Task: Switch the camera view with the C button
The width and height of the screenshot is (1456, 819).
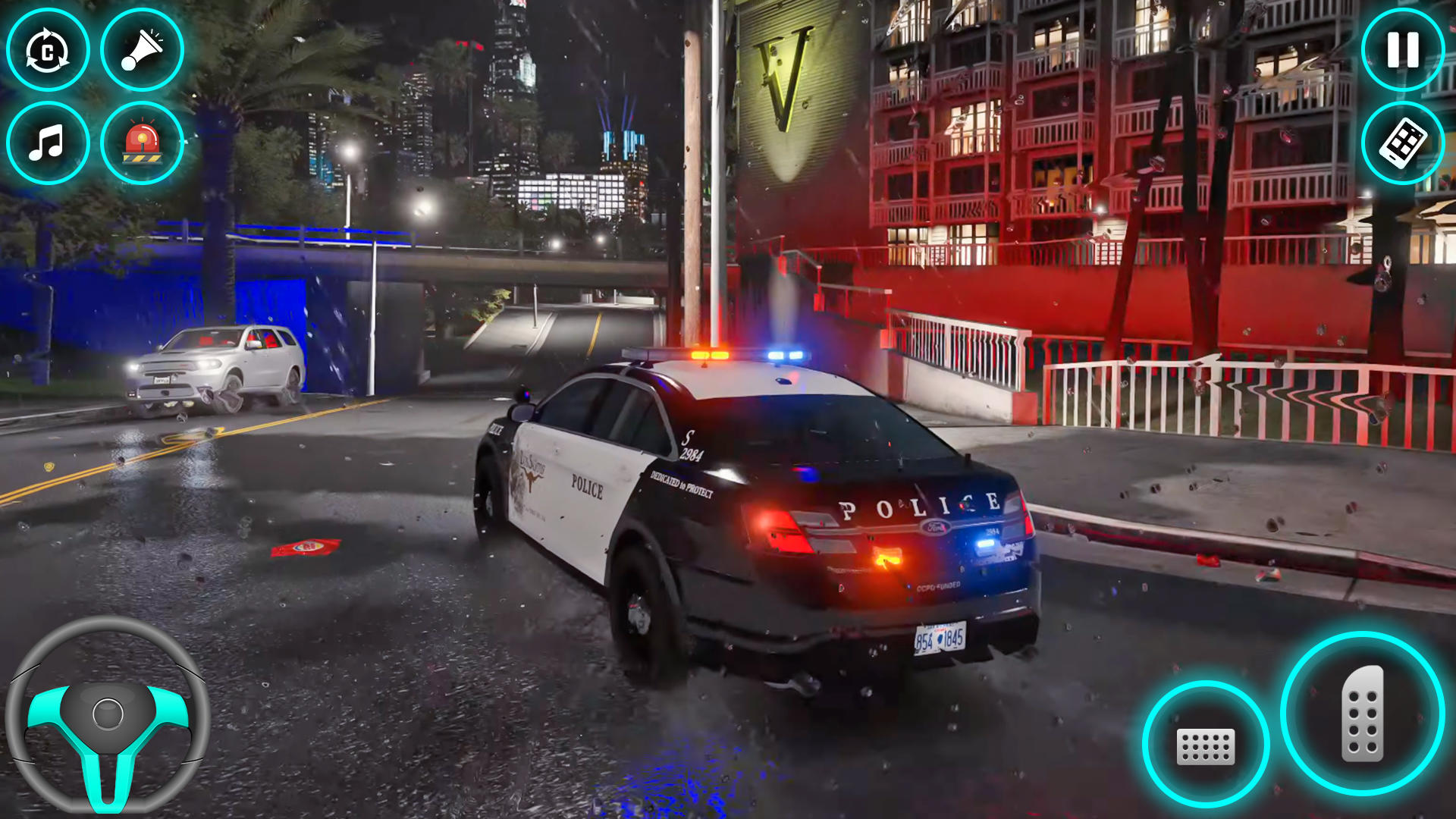Action: click(x=48, y=49)
